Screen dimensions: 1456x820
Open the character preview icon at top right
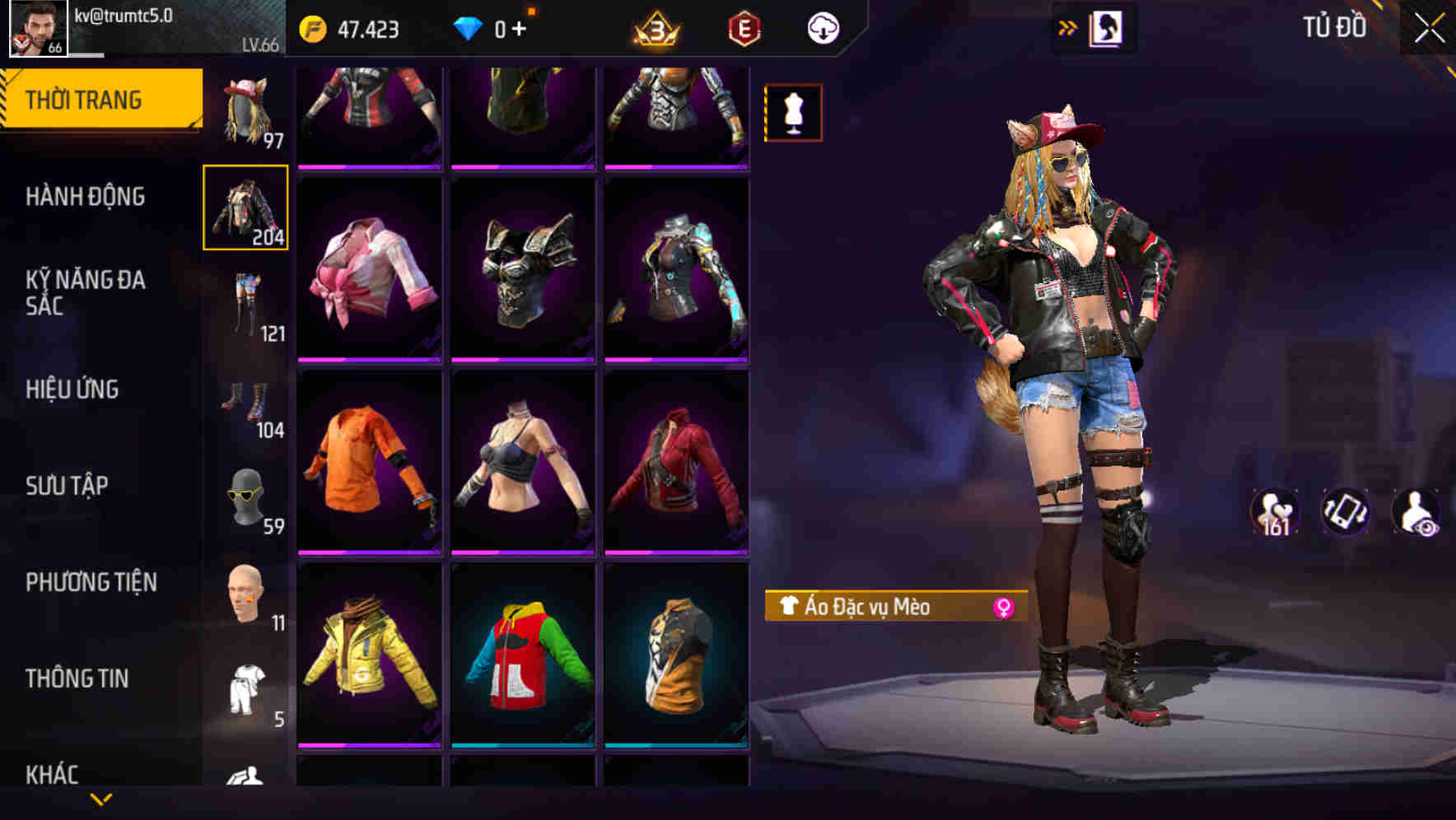1107,27
